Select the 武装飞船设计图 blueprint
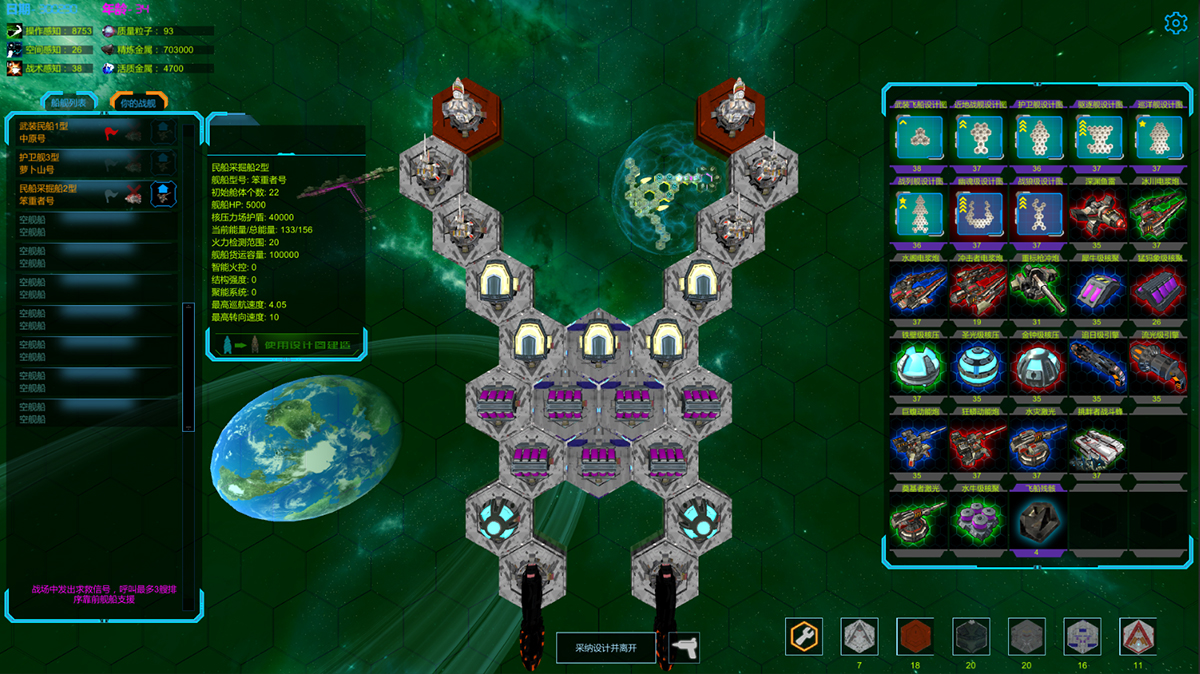 [x=918, y=136]
